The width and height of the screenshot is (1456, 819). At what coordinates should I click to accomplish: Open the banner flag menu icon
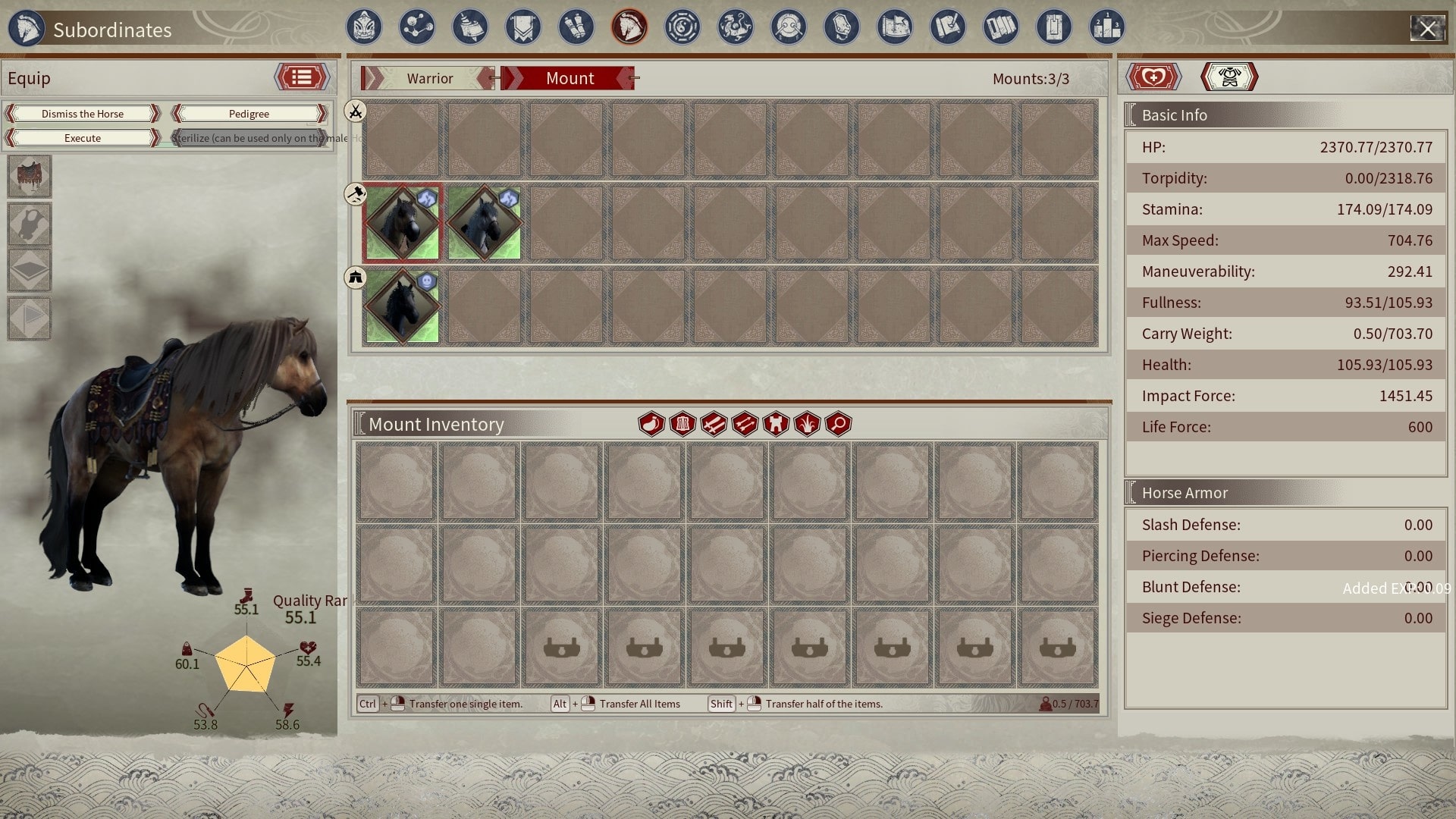(523, 28)
